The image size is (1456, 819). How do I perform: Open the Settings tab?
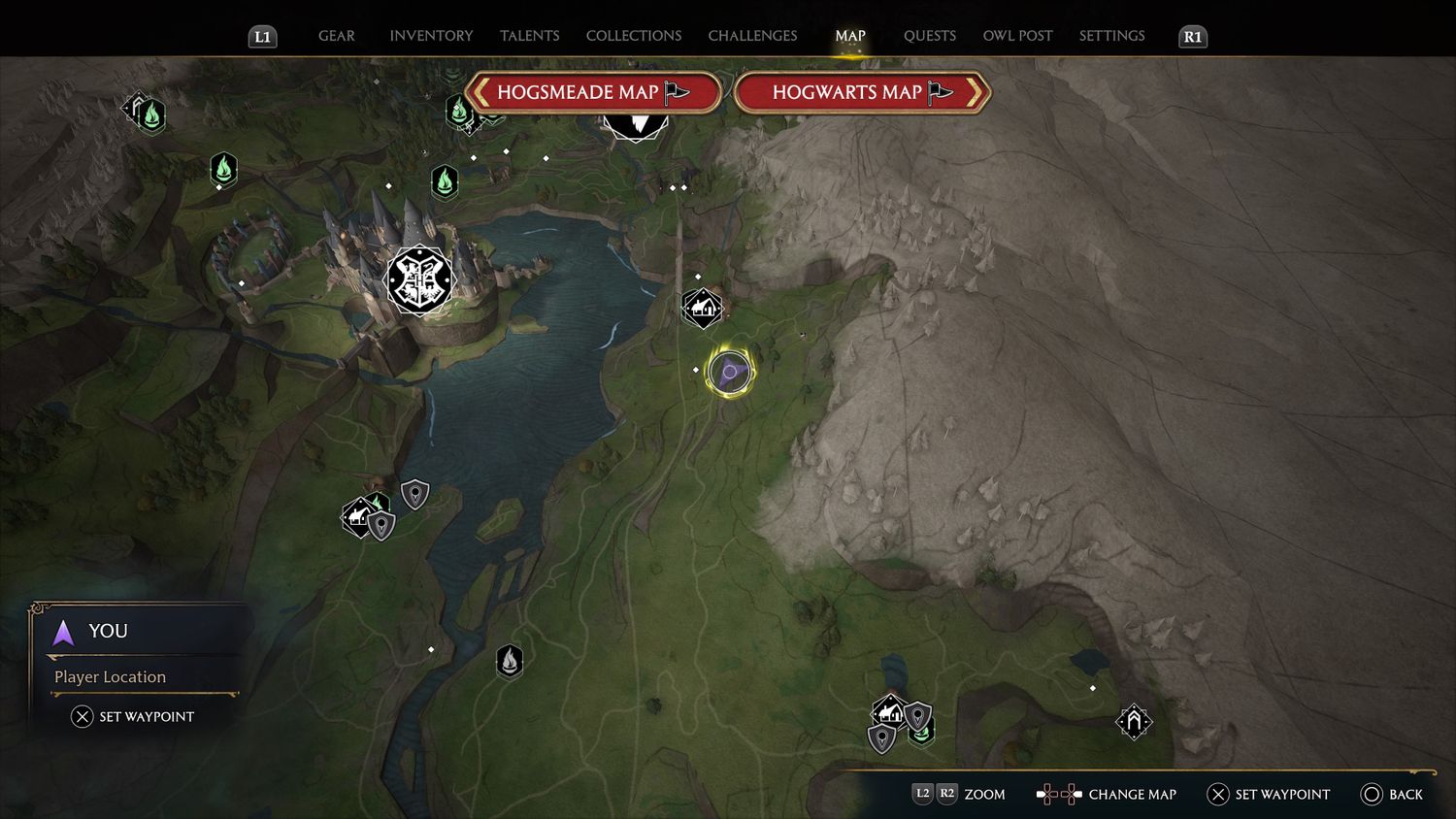[1111, 36]
